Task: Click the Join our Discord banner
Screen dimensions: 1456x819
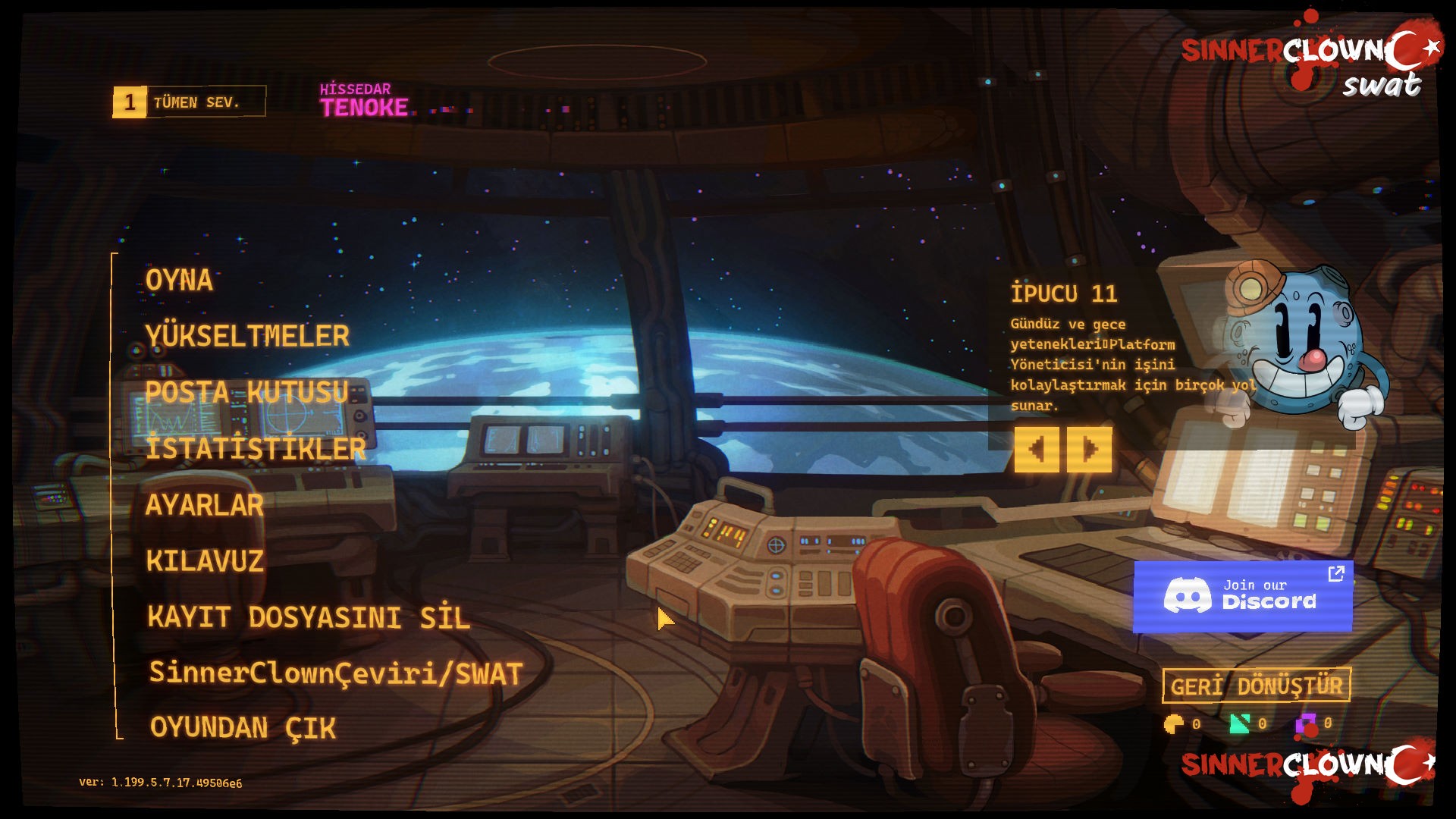Action: pyautogui.click(x=1243, y=596)
